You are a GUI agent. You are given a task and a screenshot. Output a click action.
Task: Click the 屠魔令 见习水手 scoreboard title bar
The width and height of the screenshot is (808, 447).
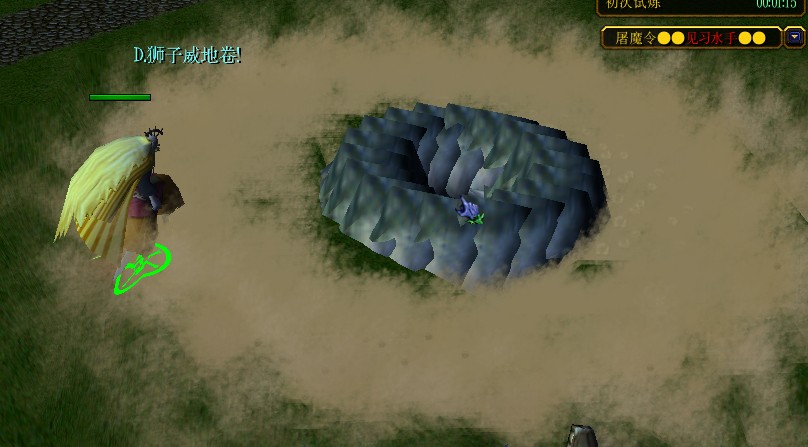tap(691, 38)
